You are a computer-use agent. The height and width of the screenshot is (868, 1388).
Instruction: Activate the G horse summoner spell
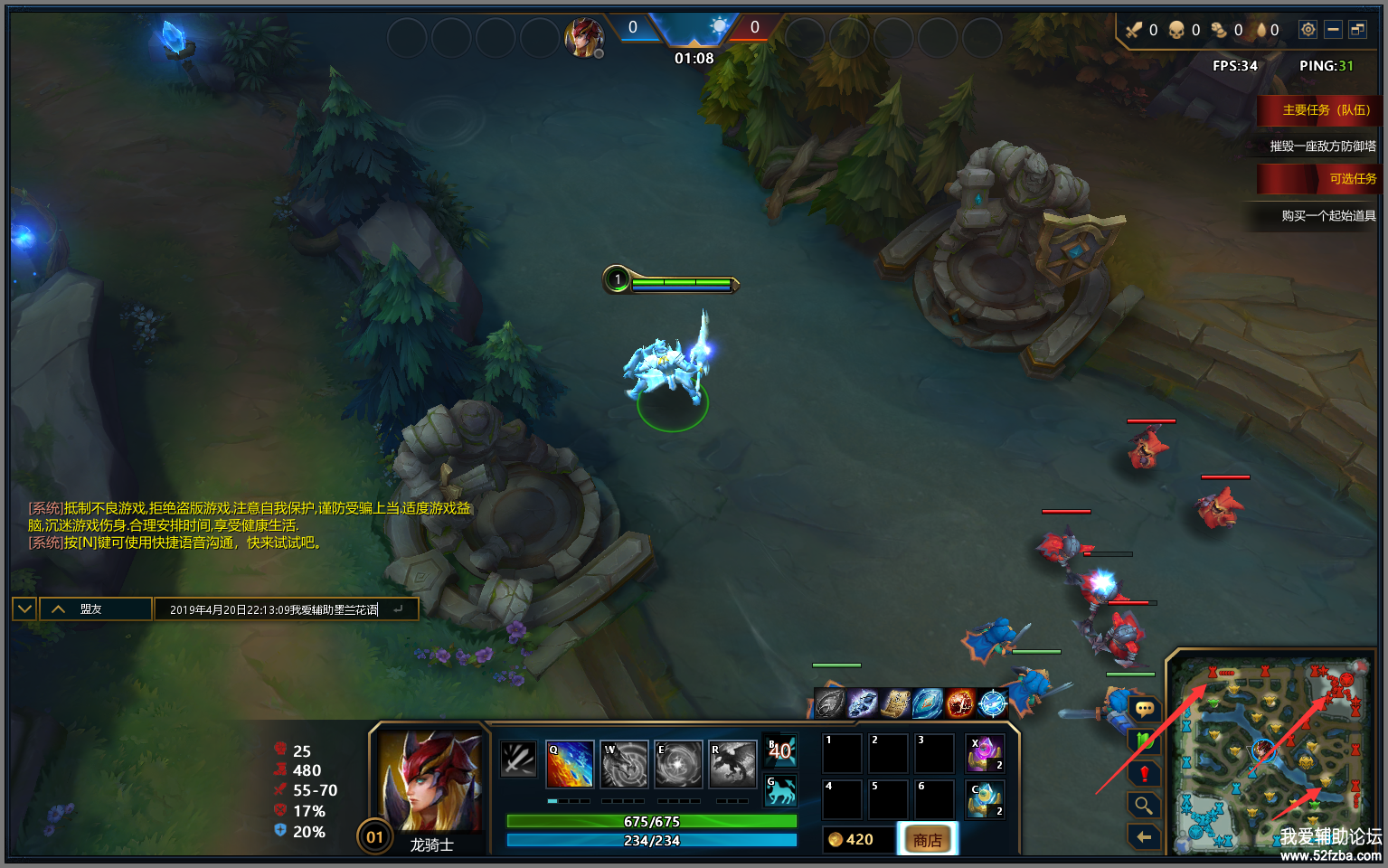(x=781, y=791)
